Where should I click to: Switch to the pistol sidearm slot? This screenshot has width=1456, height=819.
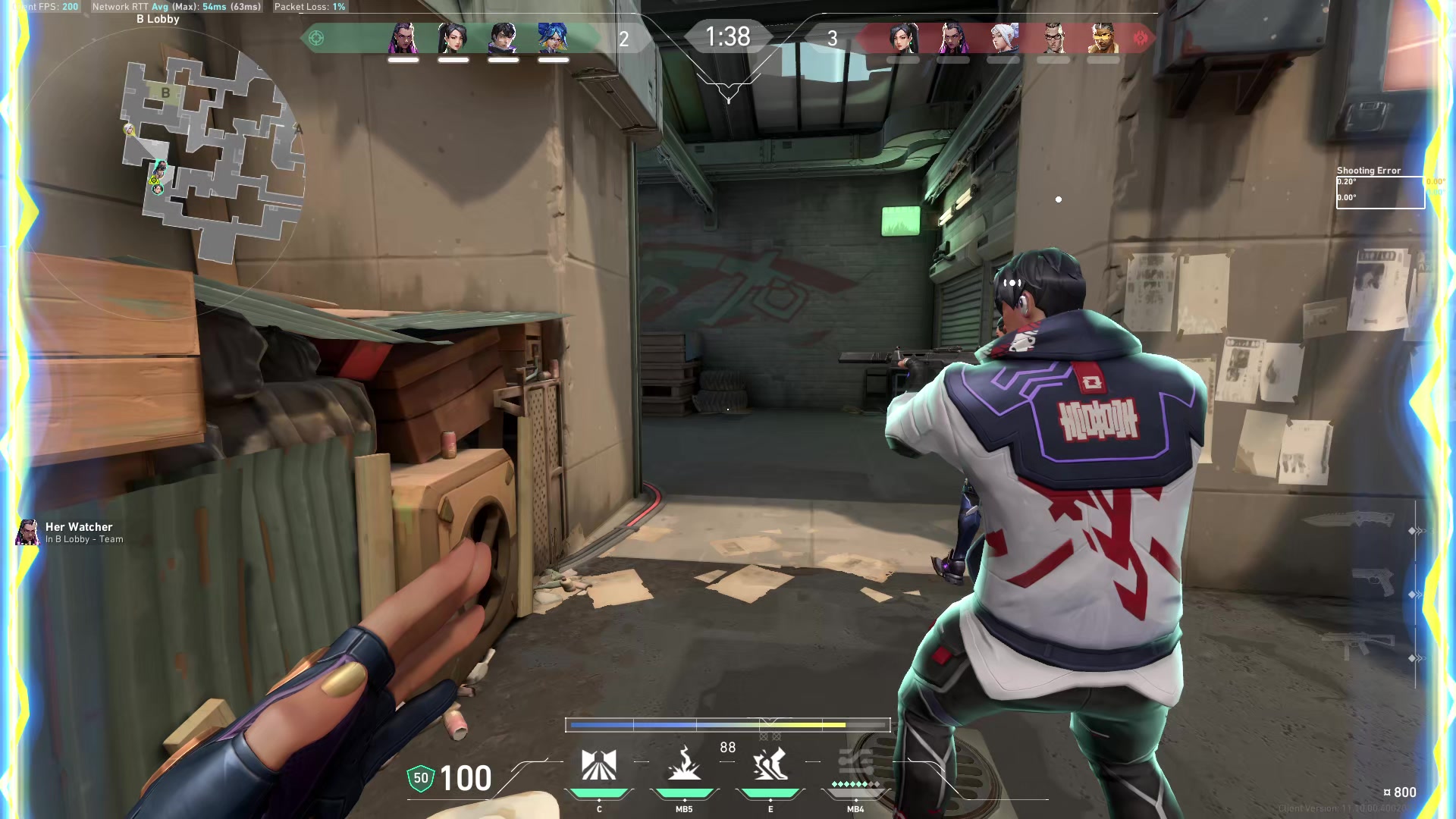(x=1373, y=582)
